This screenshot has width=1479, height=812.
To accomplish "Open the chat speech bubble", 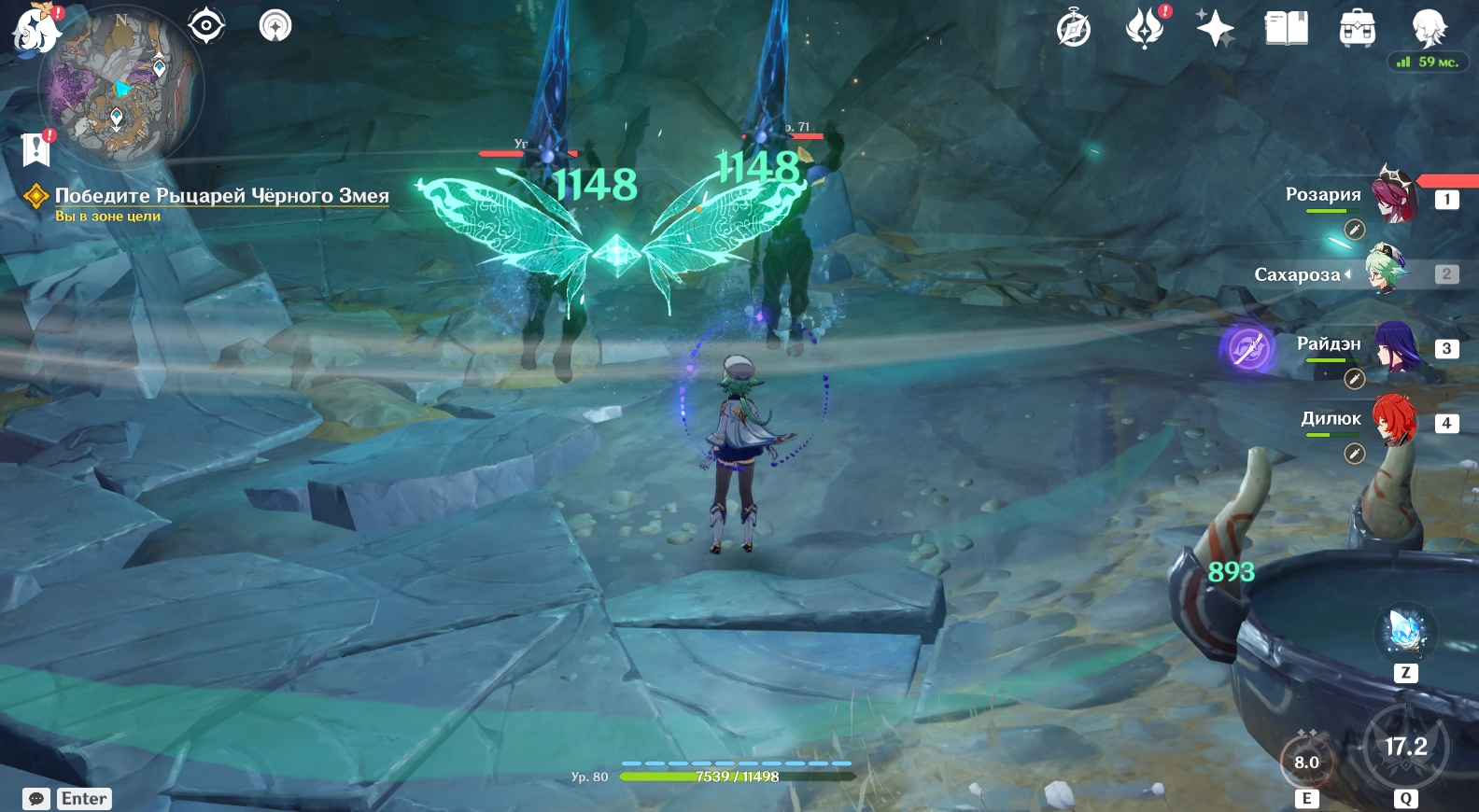I will point(36,799).
